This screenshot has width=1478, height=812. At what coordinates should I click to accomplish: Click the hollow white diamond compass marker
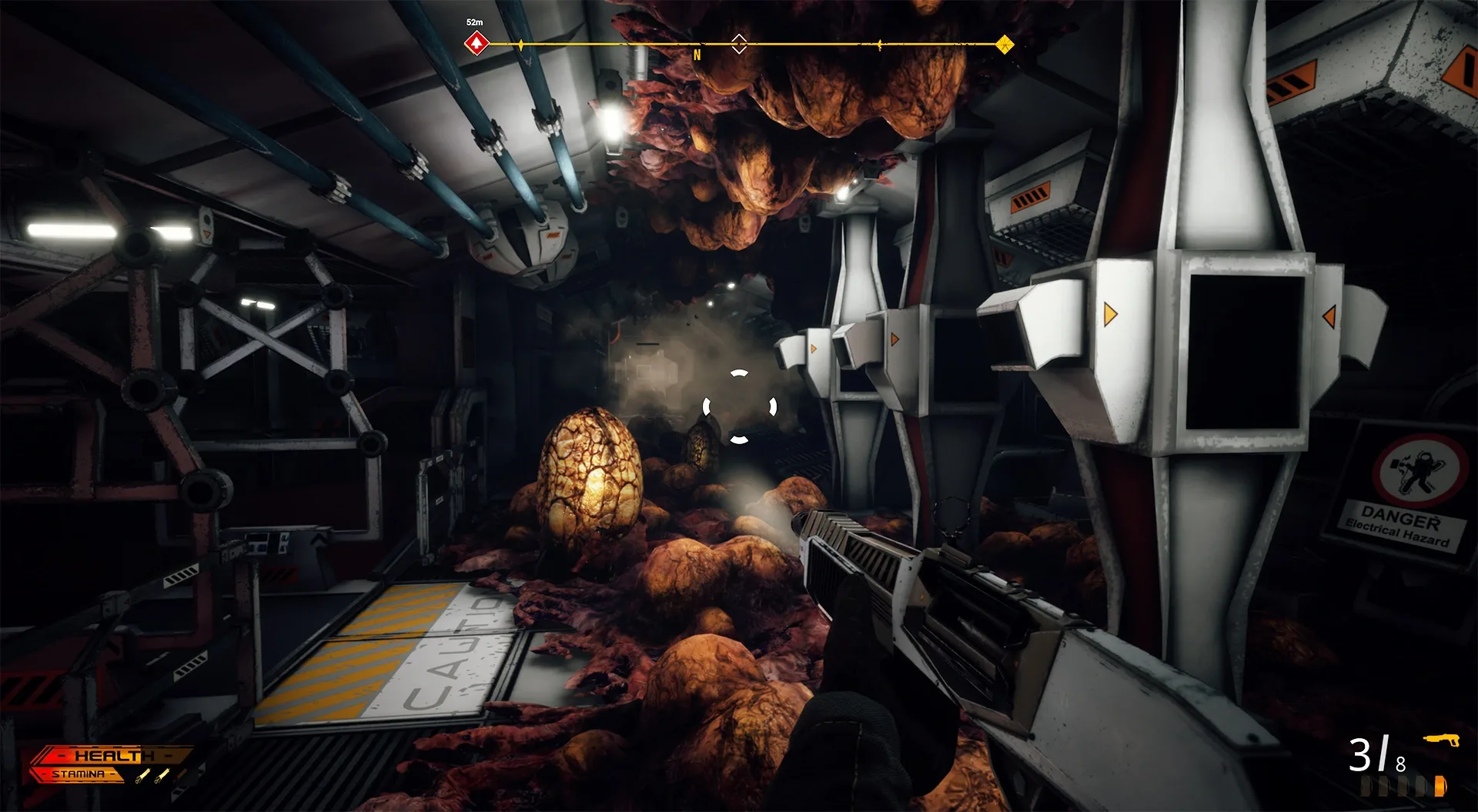(x=739, y=43)
